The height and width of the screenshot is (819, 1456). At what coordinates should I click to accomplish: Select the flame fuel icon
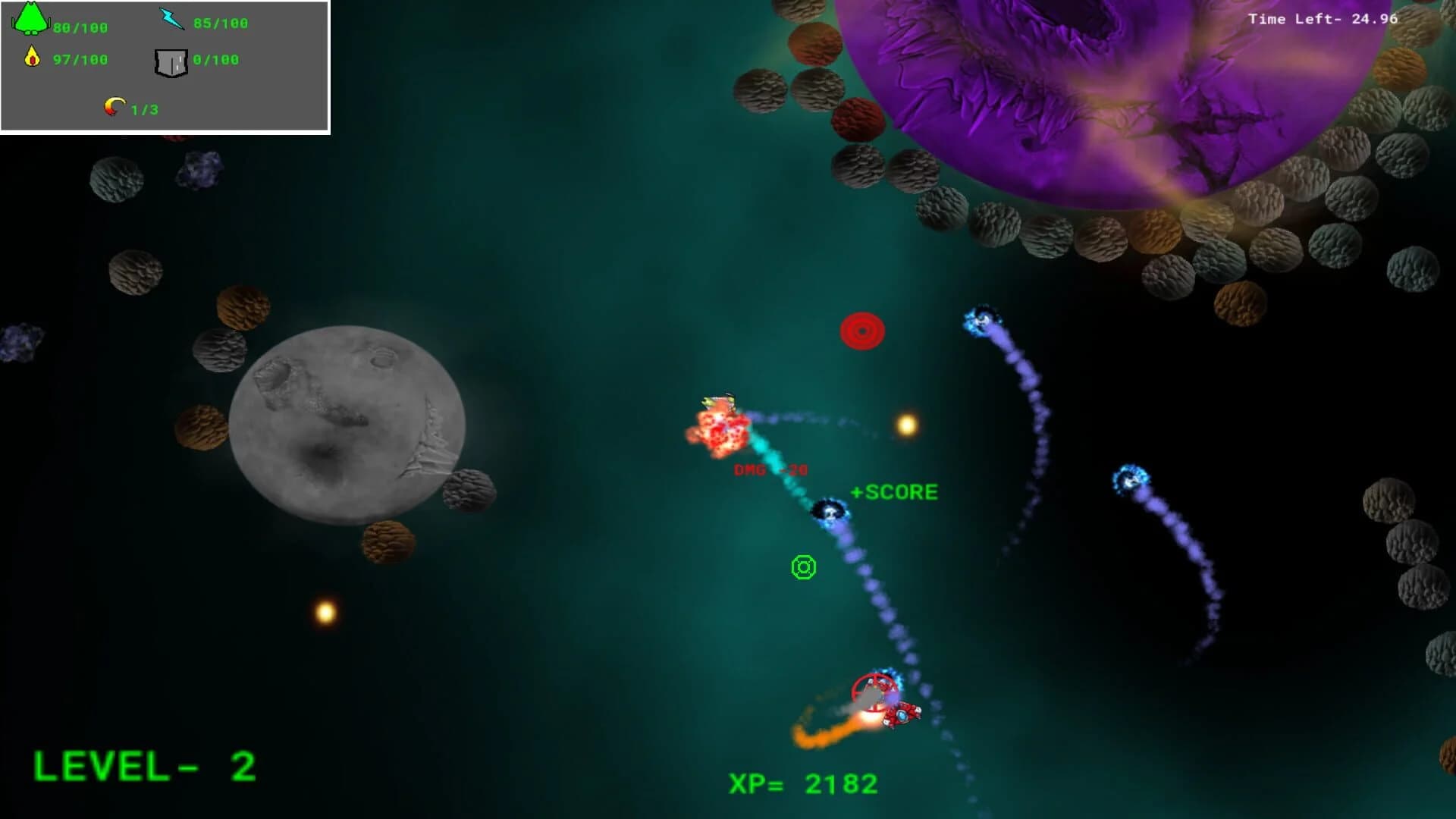(30, 55)
